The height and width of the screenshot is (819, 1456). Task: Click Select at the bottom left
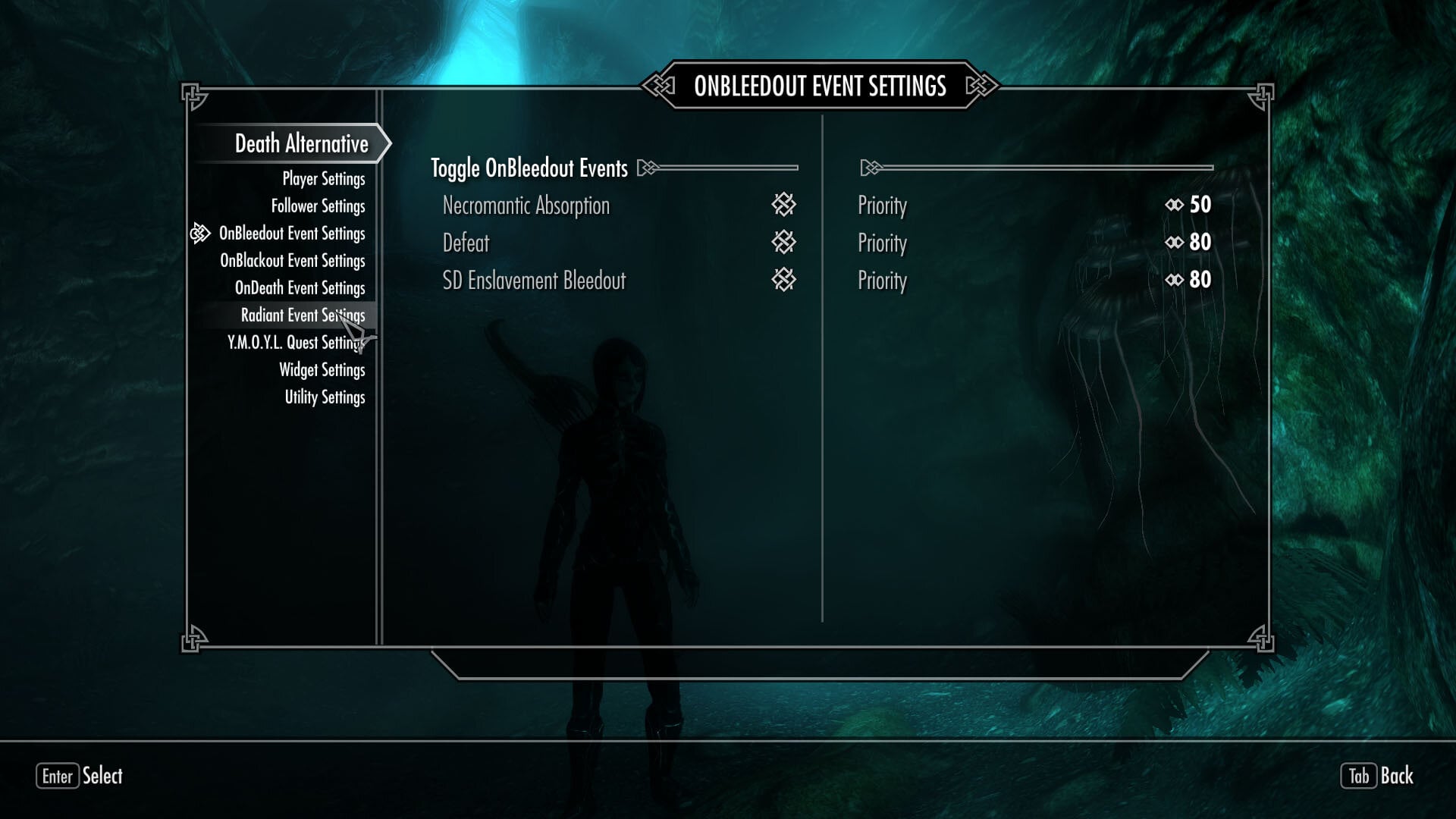coord(104,777)
